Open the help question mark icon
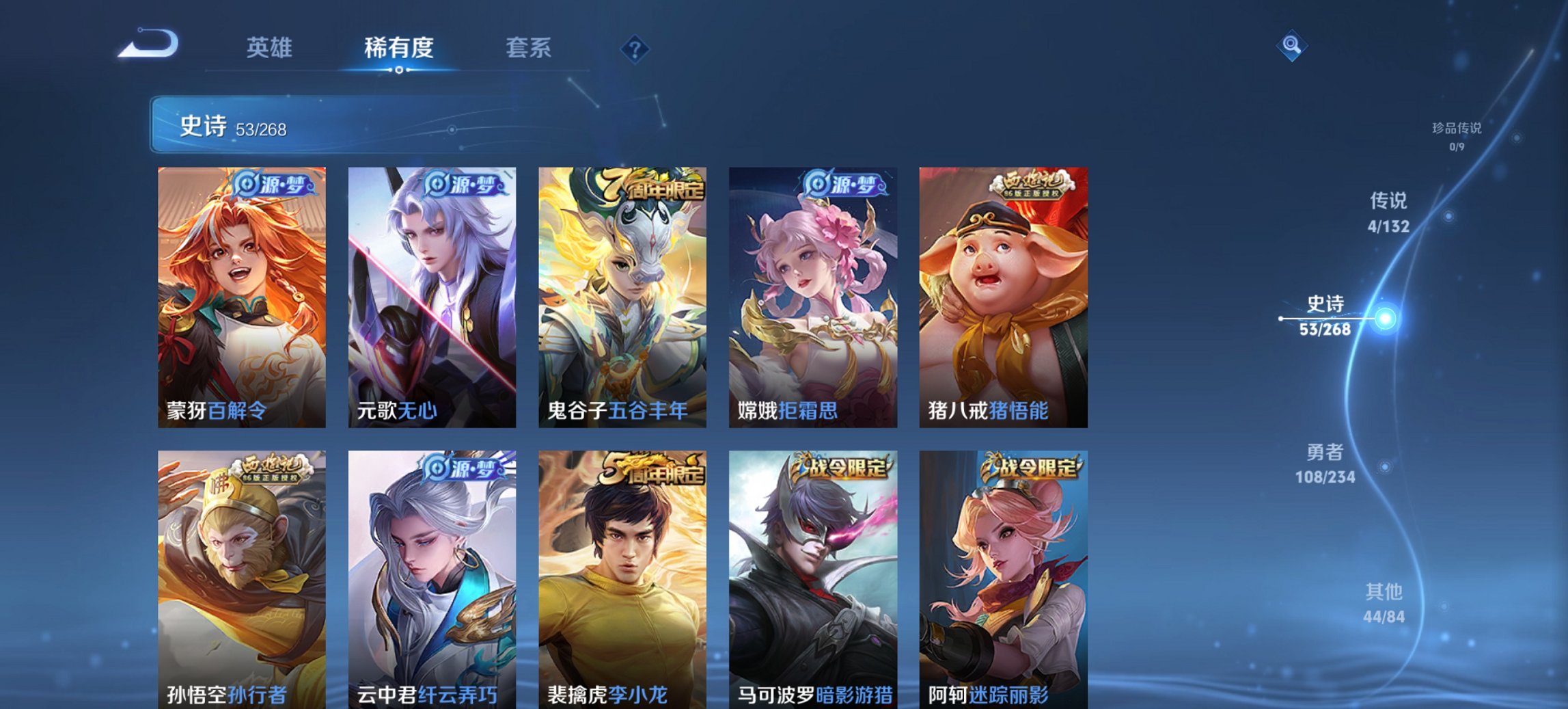The image size is (1568, 709). point(635,48)
